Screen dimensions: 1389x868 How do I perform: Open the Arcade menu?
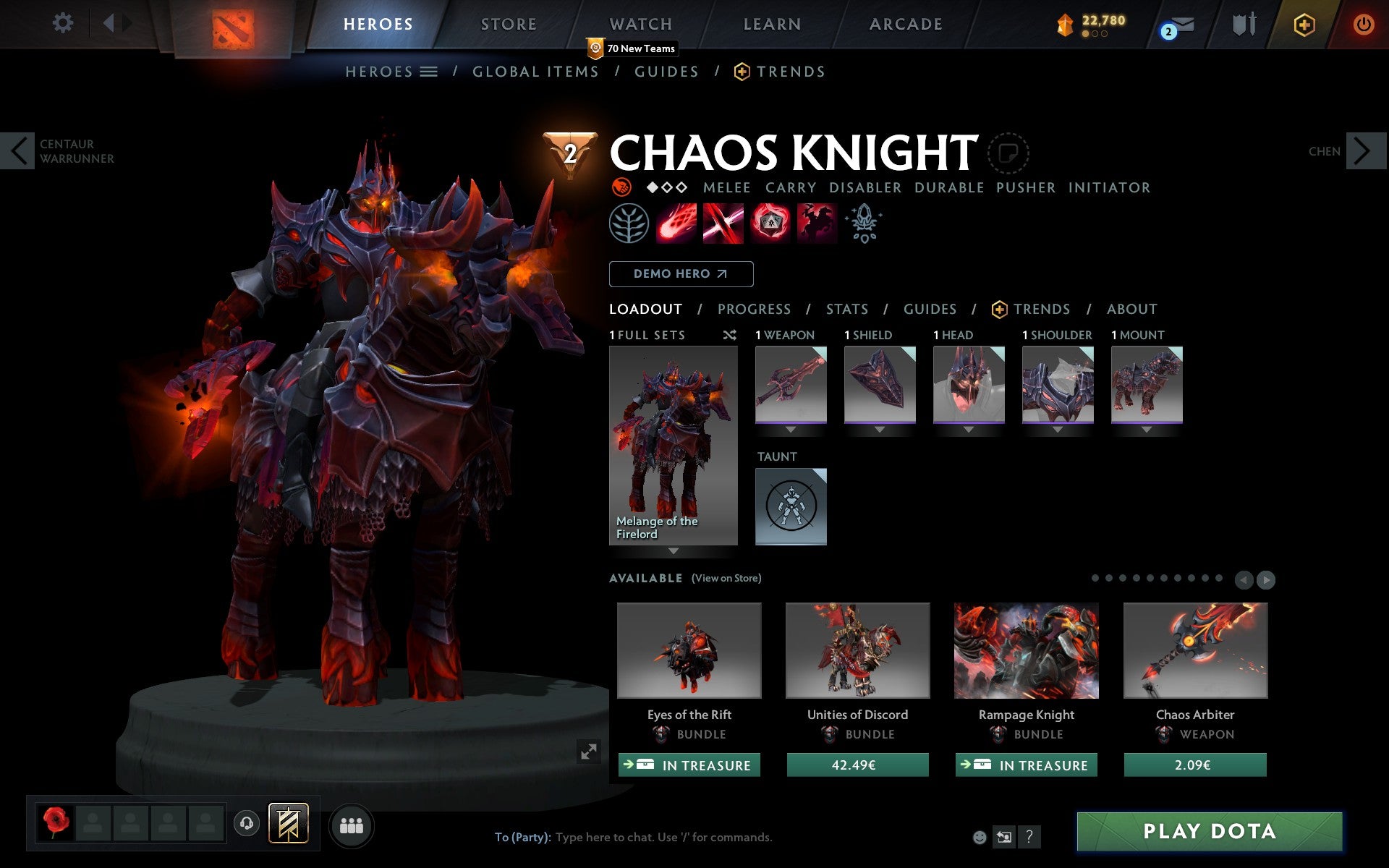[x=904, y=23]
